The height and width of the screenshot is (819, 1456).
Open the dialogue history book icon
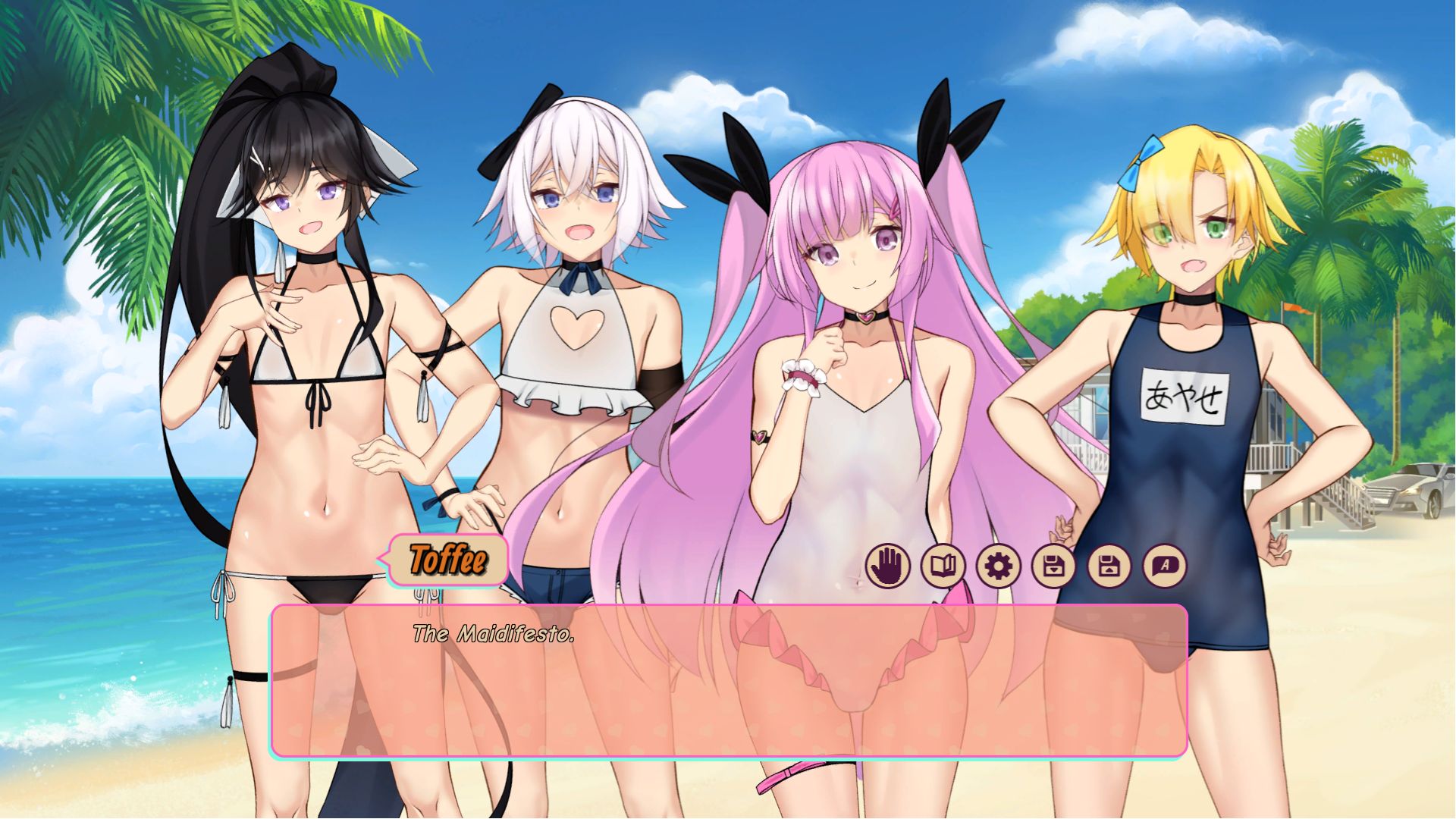942,565
